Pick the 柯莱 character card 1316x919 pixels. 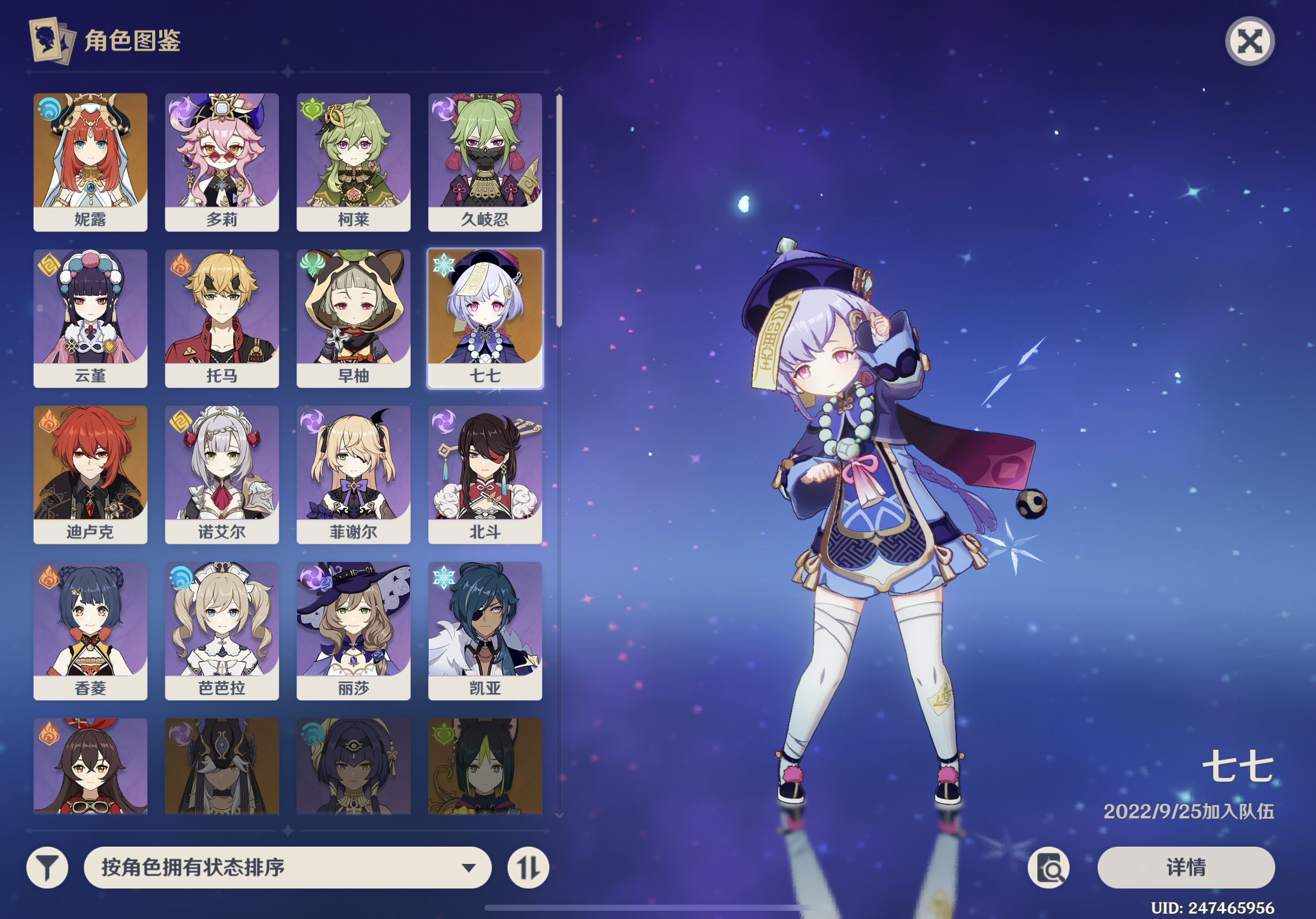[x=353, y=161]
